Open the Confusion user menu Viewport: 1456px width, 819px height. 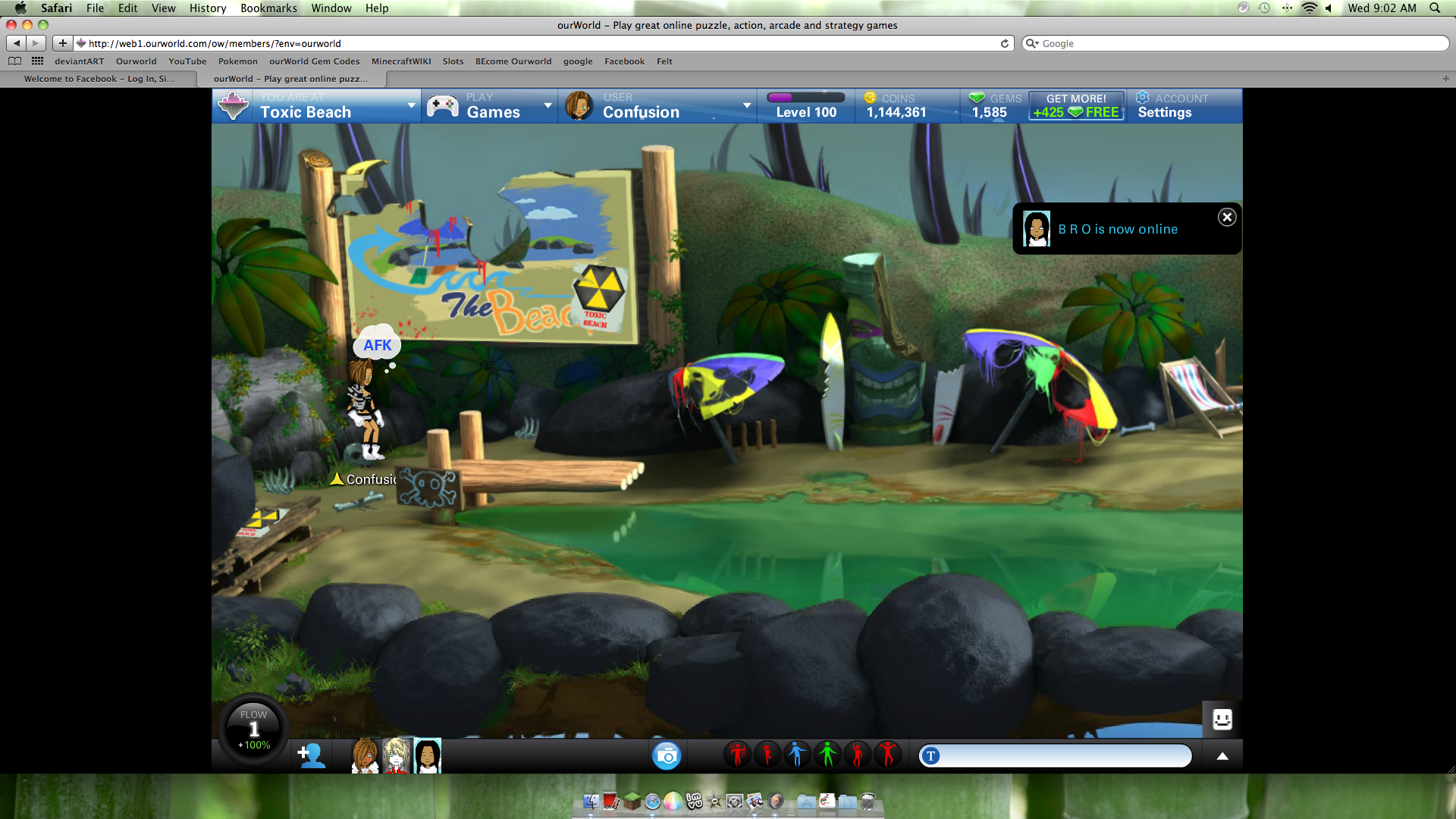point(657,106)
